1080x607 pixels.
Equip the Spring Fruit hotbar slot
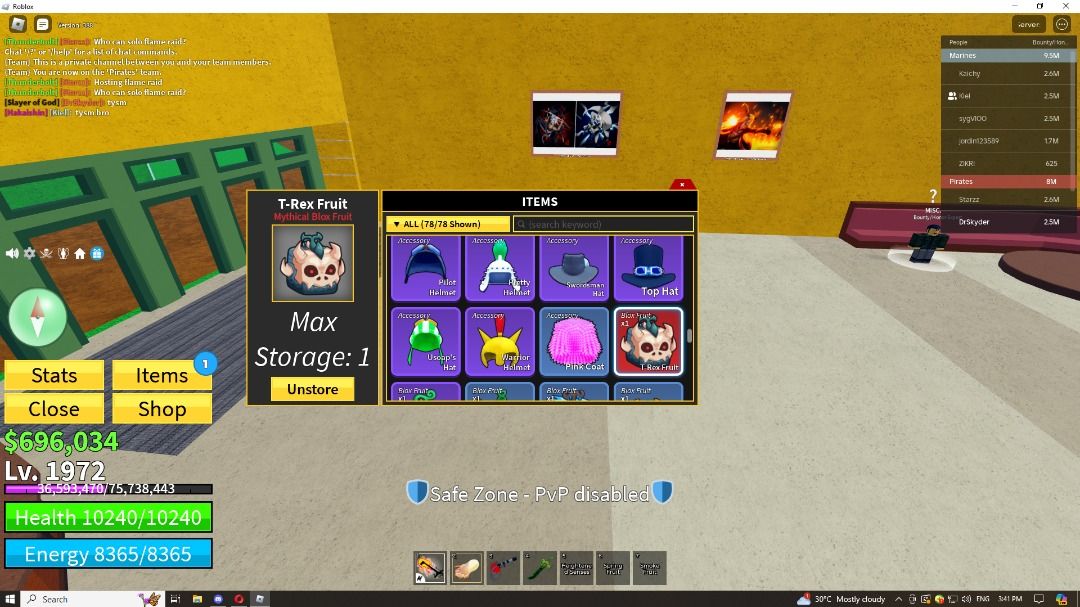click(x=612, y=568)
